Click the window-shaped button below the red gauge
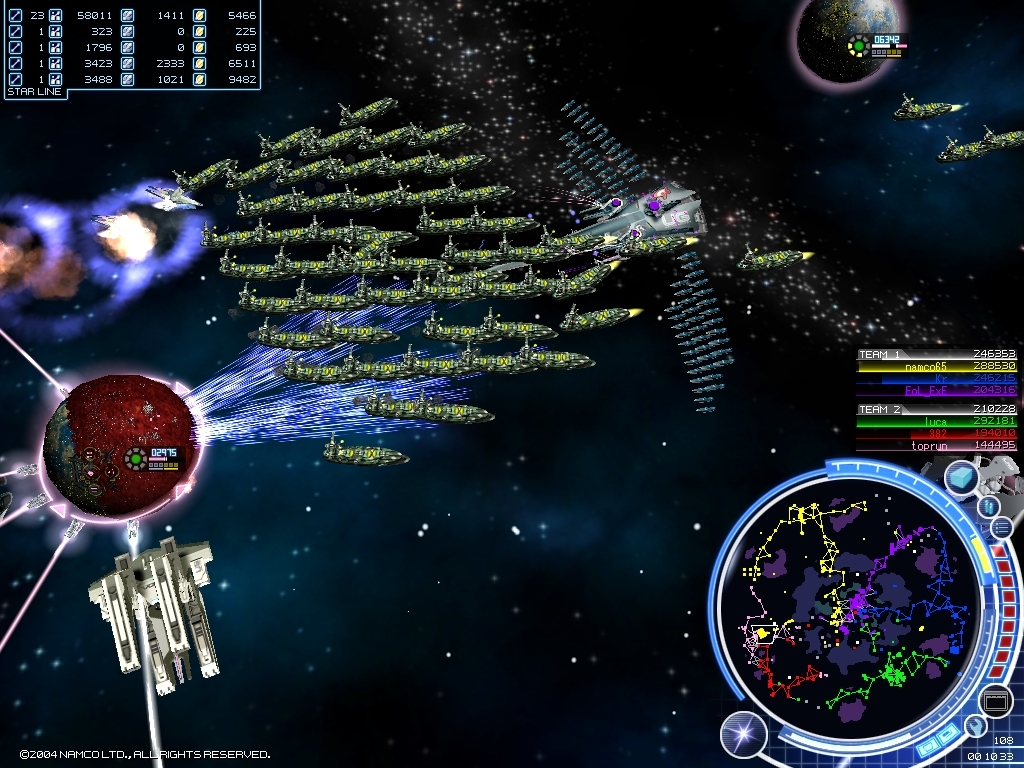Viewport: 1024px width, 768px height. [x=995, y=701]
